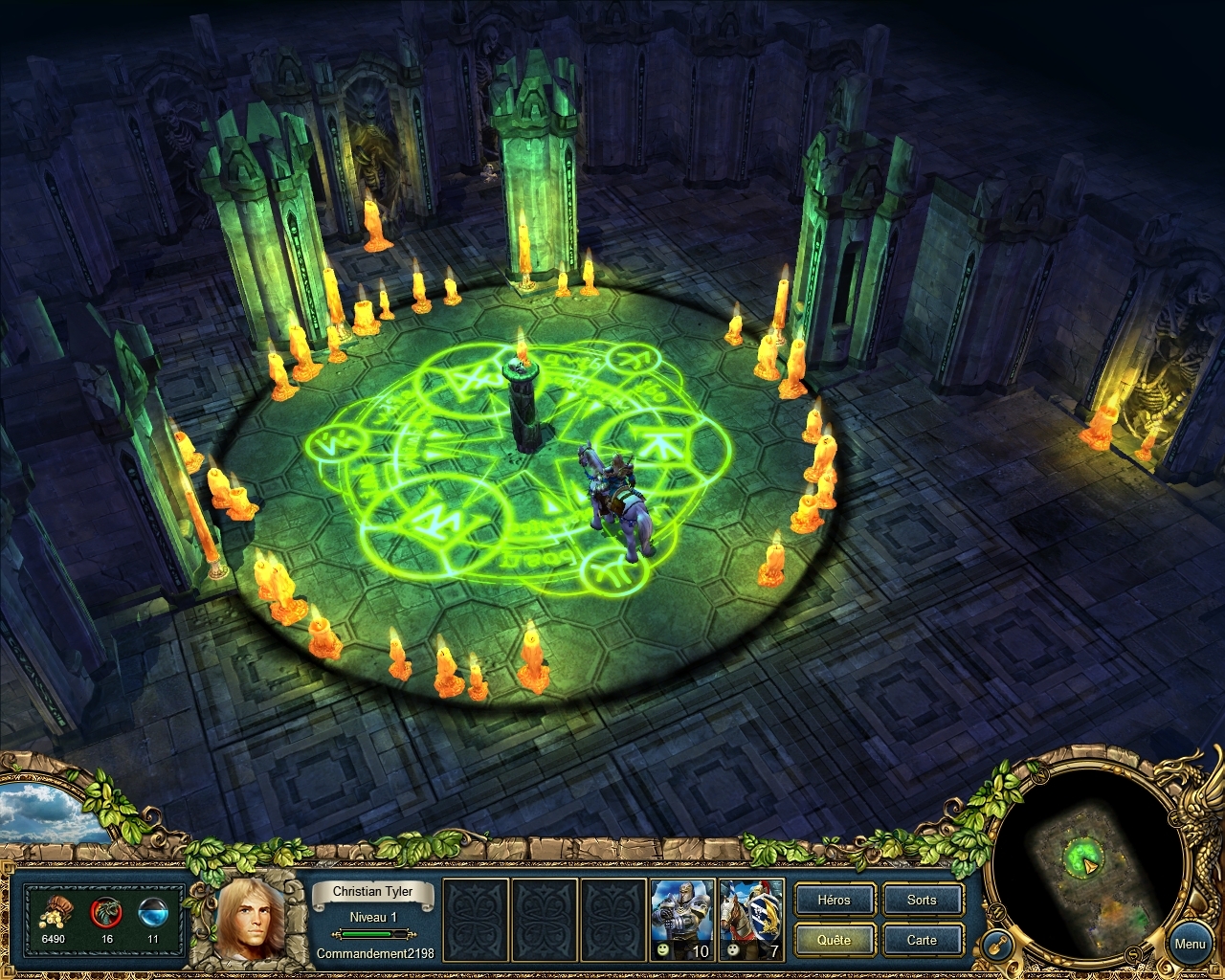Activate the shovel dig button

[x=997, y=946]
